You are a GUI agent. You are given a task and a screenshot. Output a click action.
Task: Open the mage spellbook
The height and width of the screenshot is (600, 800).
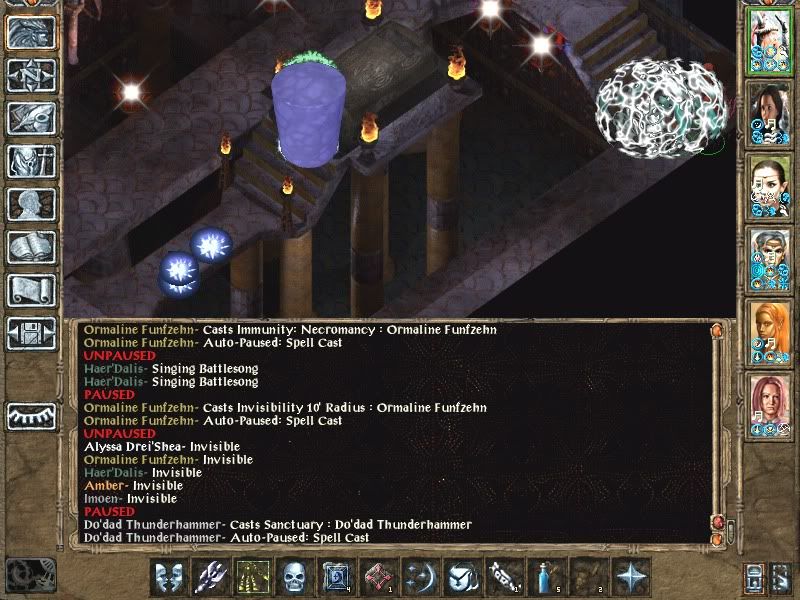pos(31,248)
